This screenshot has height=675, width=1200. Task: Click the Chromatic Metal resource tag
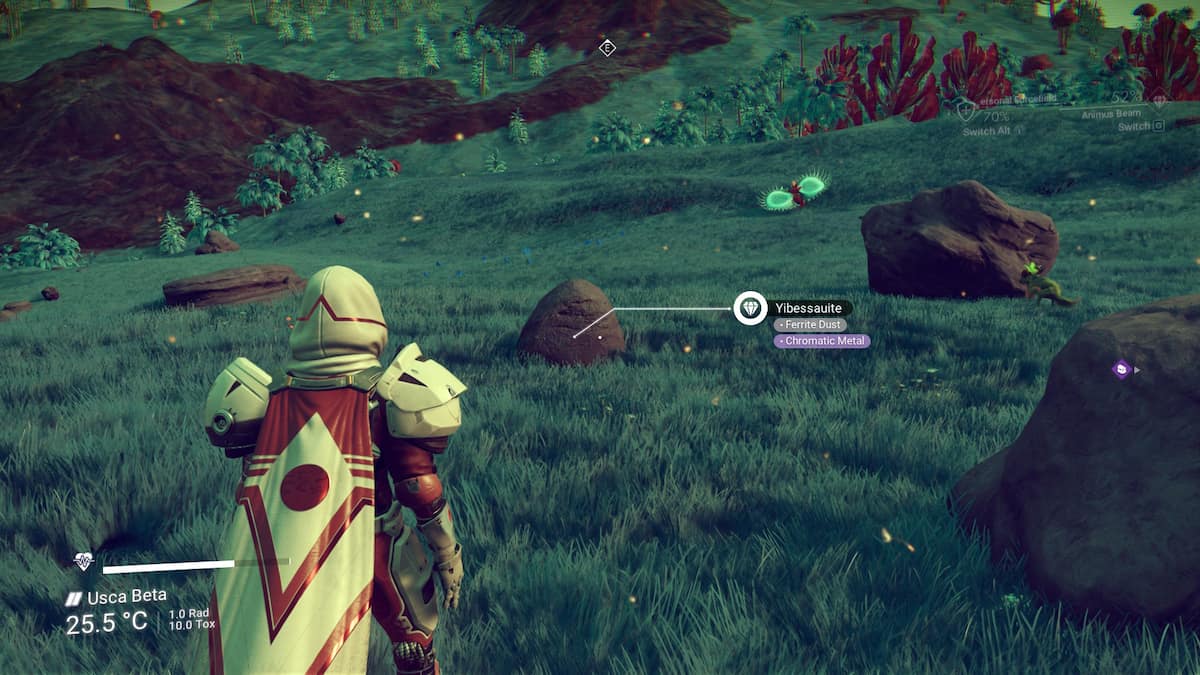point(822,341)
